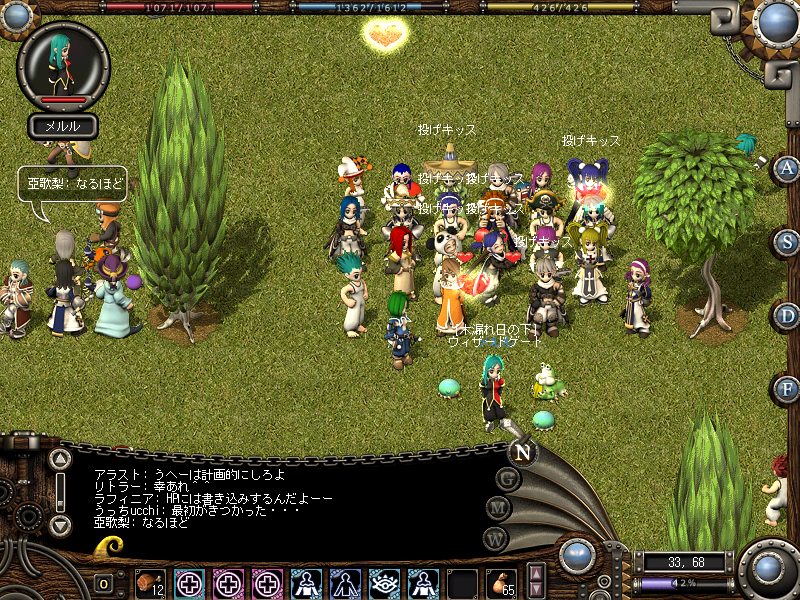Select the G chat channel button
This screenshot has width=800, height=600.
[x=508, y=479]
